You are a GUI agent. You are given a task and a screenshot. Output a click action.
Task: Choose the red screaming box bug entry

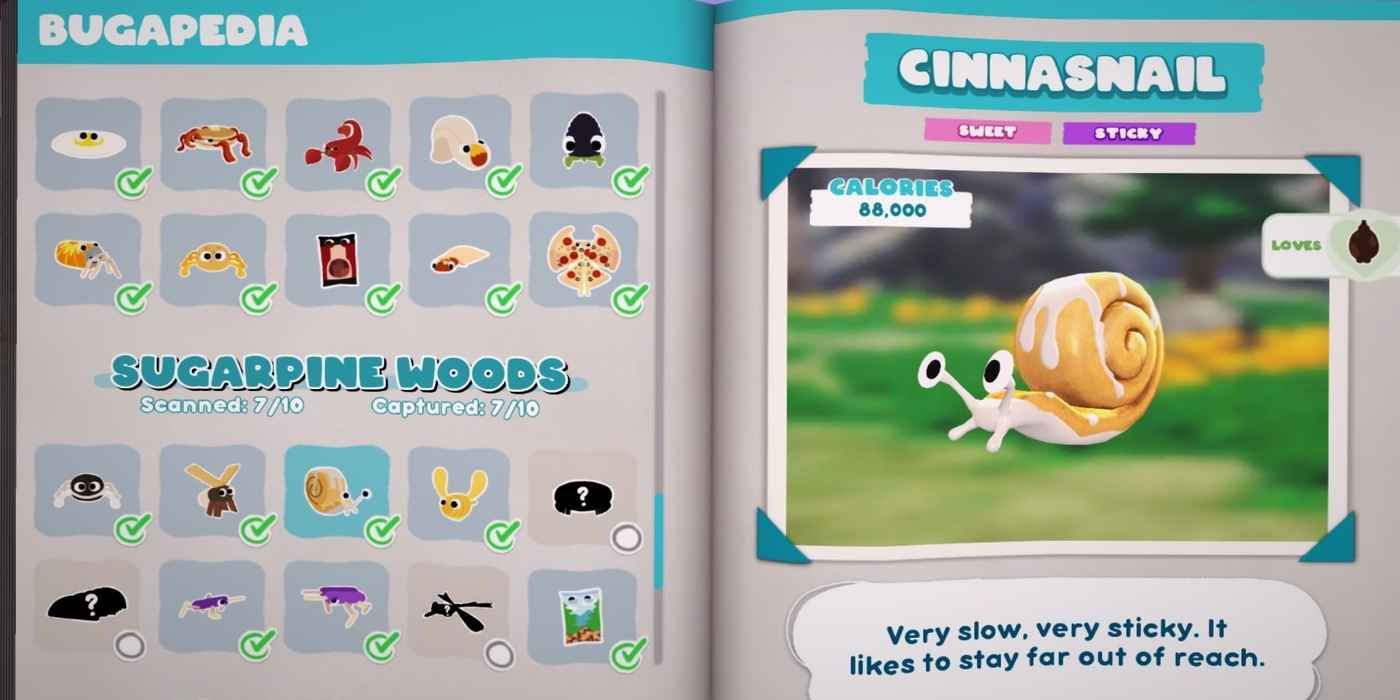click(x=338, y=260)
